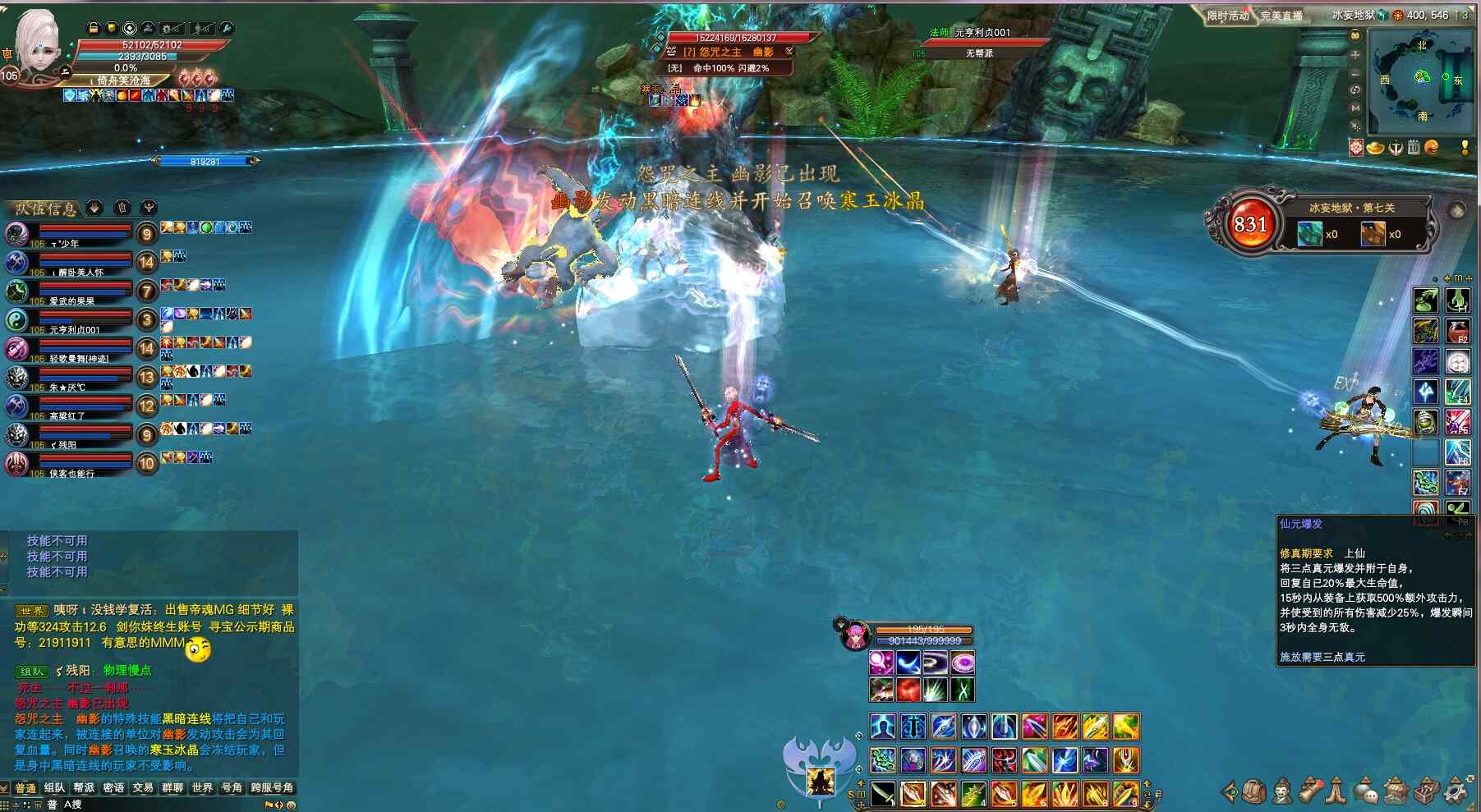Viewport: 1481px width, 812px height.
Task: Use the black sword skill in slot 1
Action: coord(883,794)
